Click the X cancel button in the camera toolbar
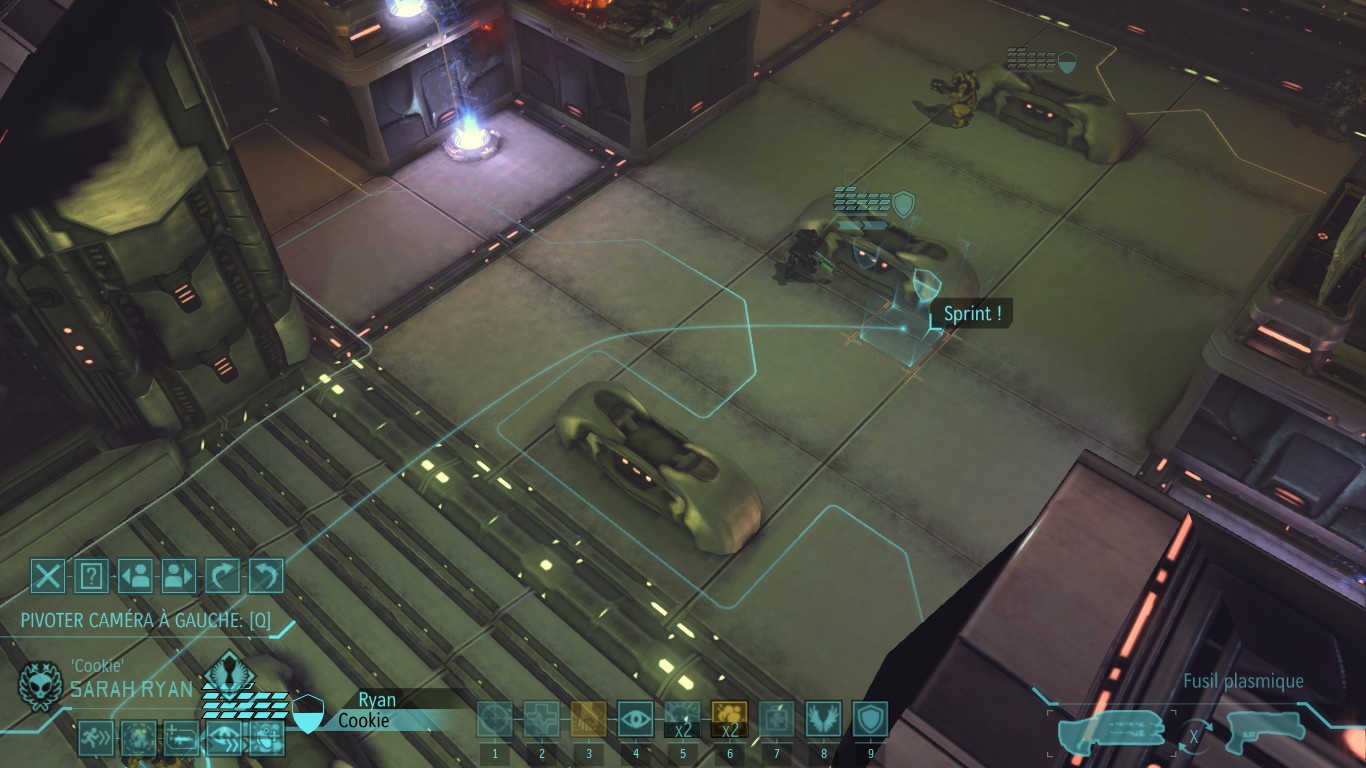The image size is (1366, 768). point(47,576)
